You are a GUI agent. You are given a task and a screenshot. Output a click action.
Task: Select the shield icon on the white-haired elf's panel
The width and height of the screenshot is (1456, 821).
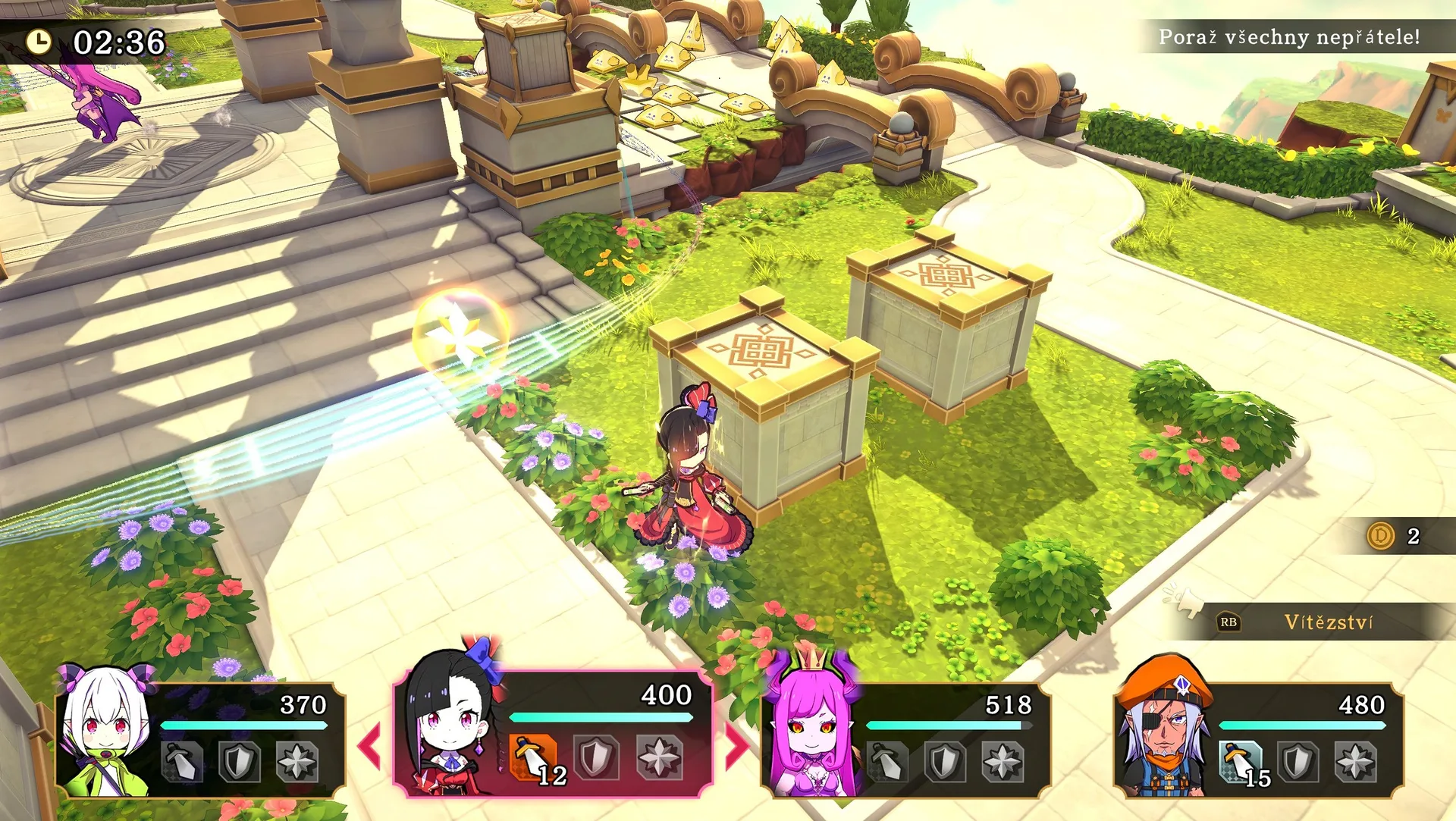[x=239, y=761]
